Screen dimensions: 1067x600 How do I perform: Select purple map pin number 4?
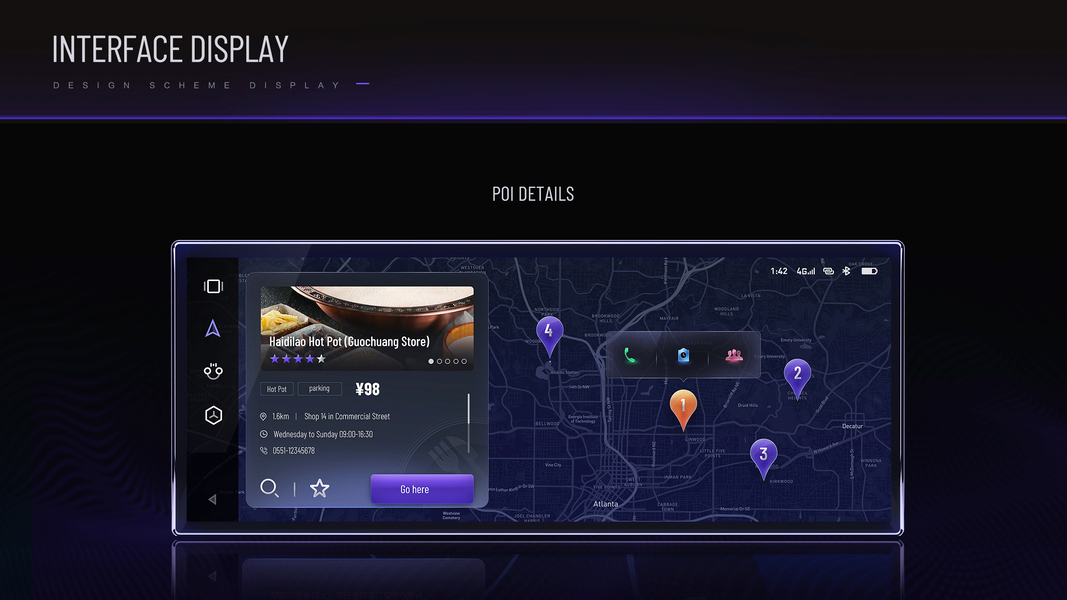[x=549, y=332]
